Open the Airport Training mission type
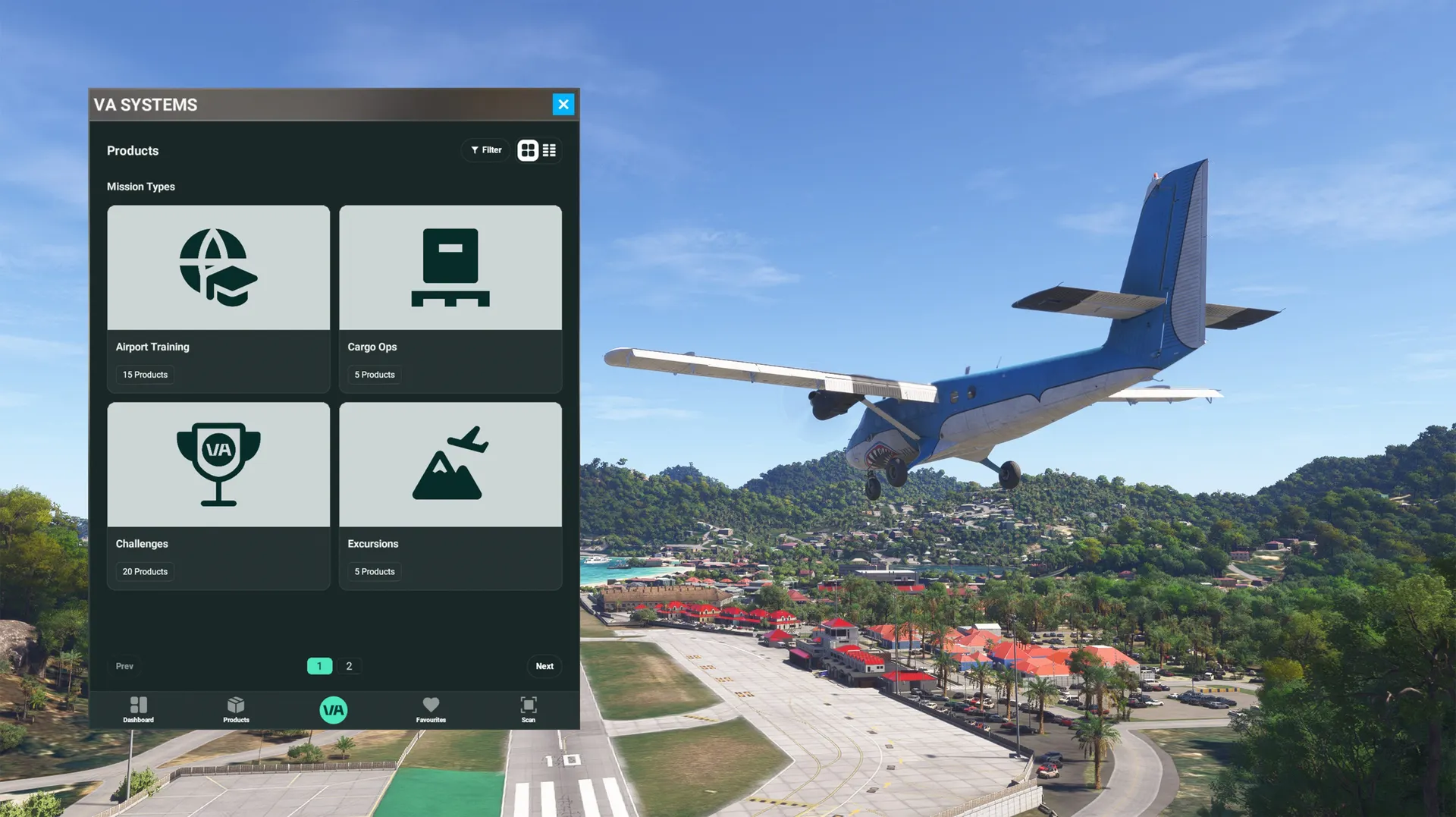The height and width of the screenshot is (817, 1456). tap(218, 298)
